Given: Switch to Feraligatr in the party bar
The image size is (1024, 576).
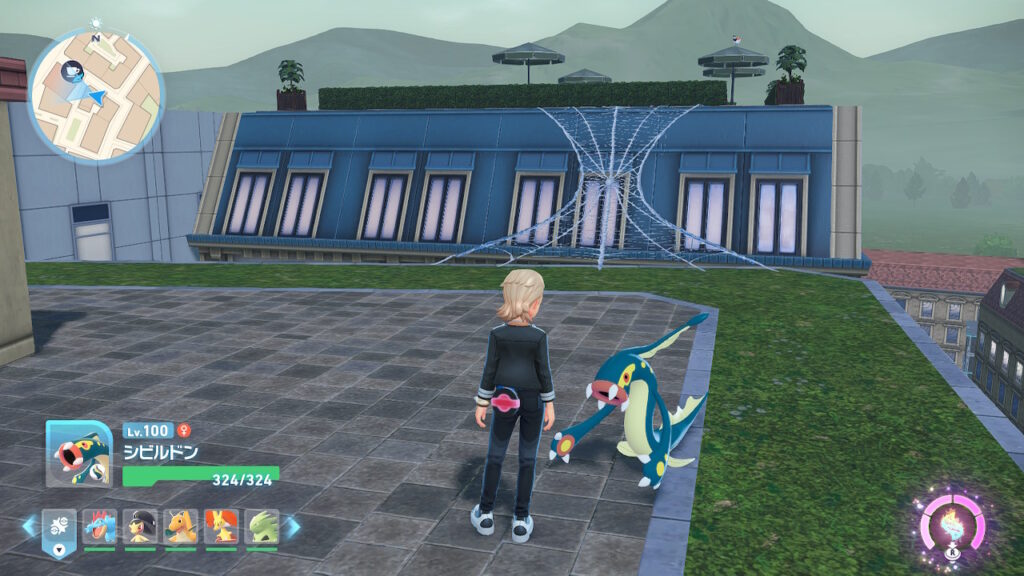Looking at the screenshot, I should pyautogui.click(x=100, y=526).
